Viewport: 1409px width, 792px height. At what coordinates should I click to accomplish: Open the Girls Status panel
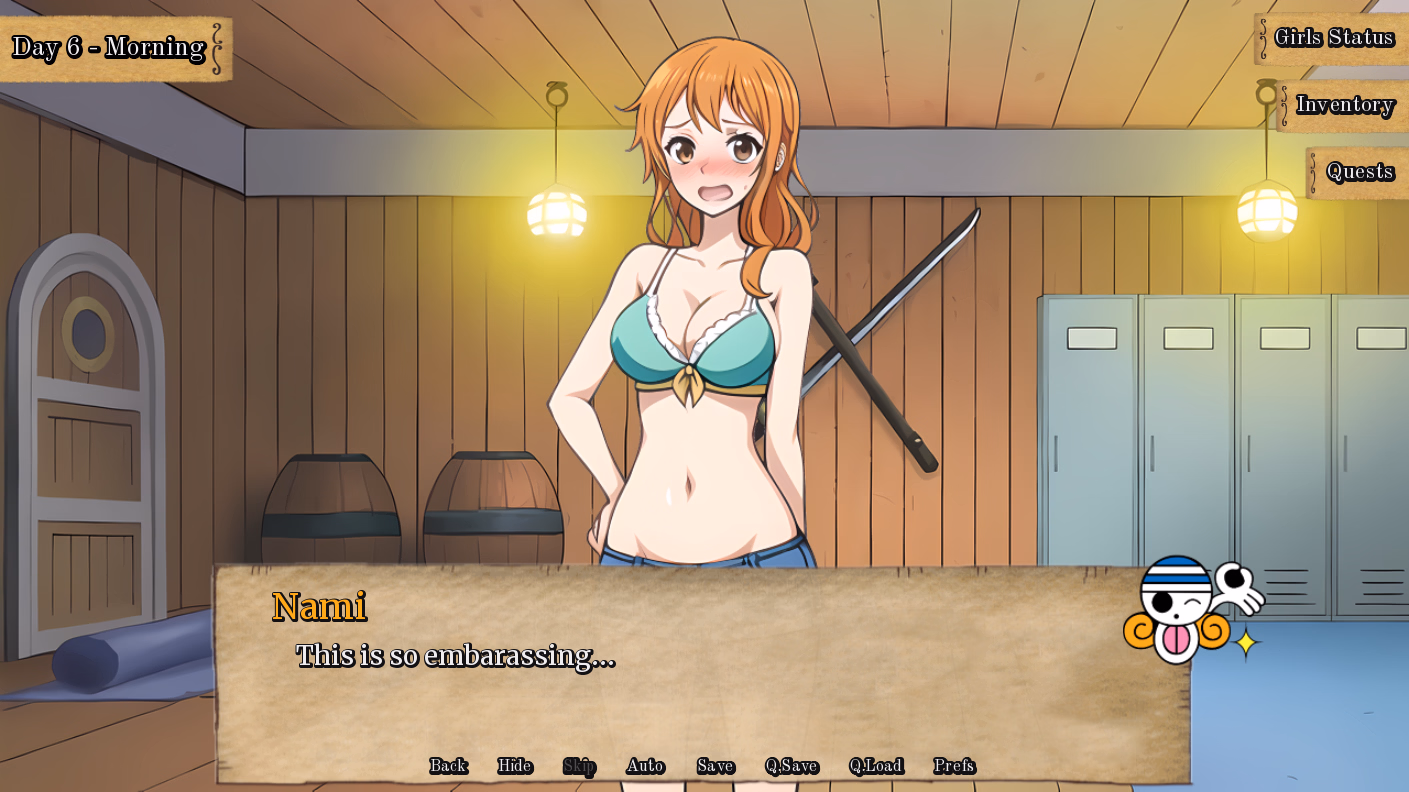point(1335,37)
